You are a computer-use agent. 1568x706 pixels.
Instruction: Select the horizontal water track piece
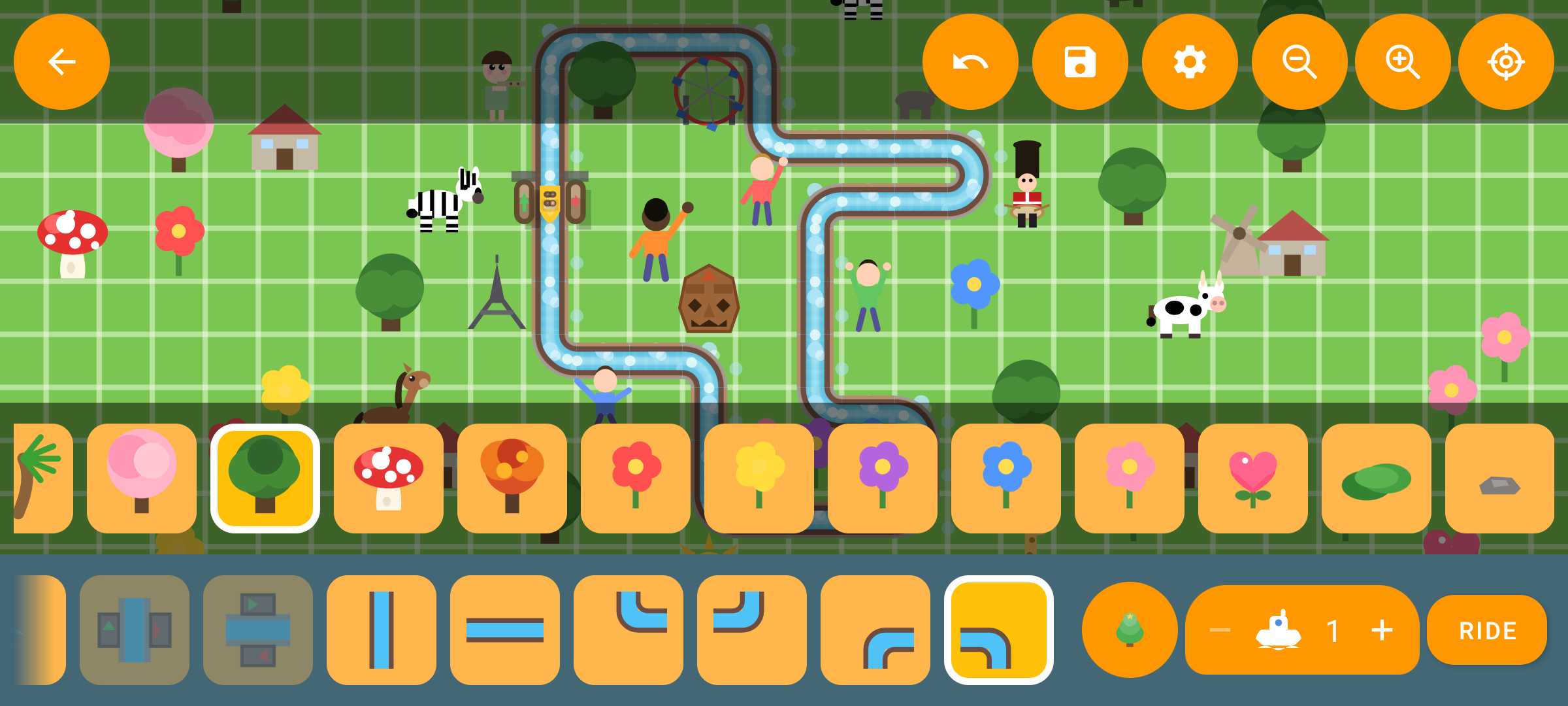(x=504, y=631)
